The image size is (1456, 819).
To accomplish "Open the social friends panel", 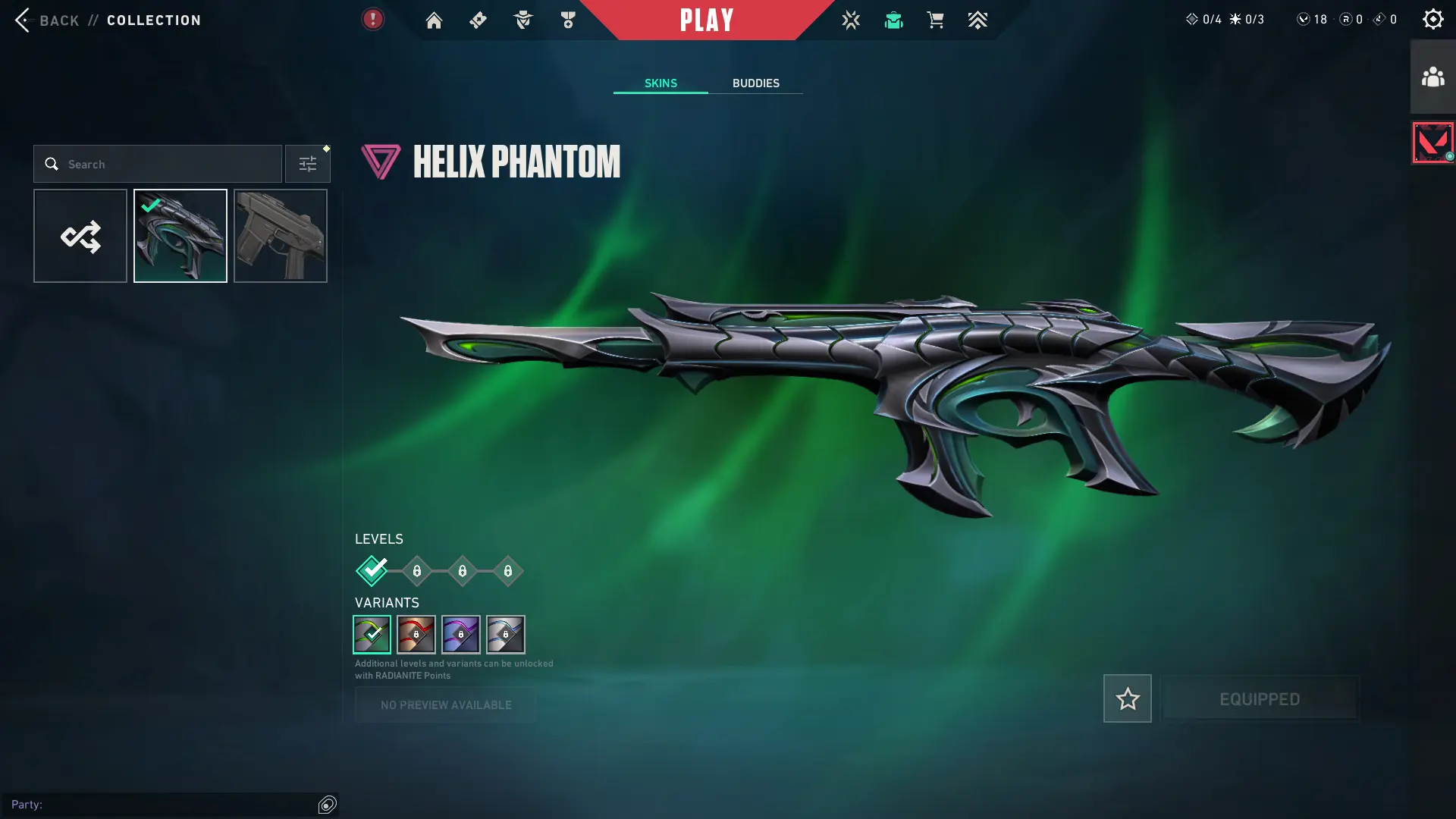I will click(x=1432, y=77).
